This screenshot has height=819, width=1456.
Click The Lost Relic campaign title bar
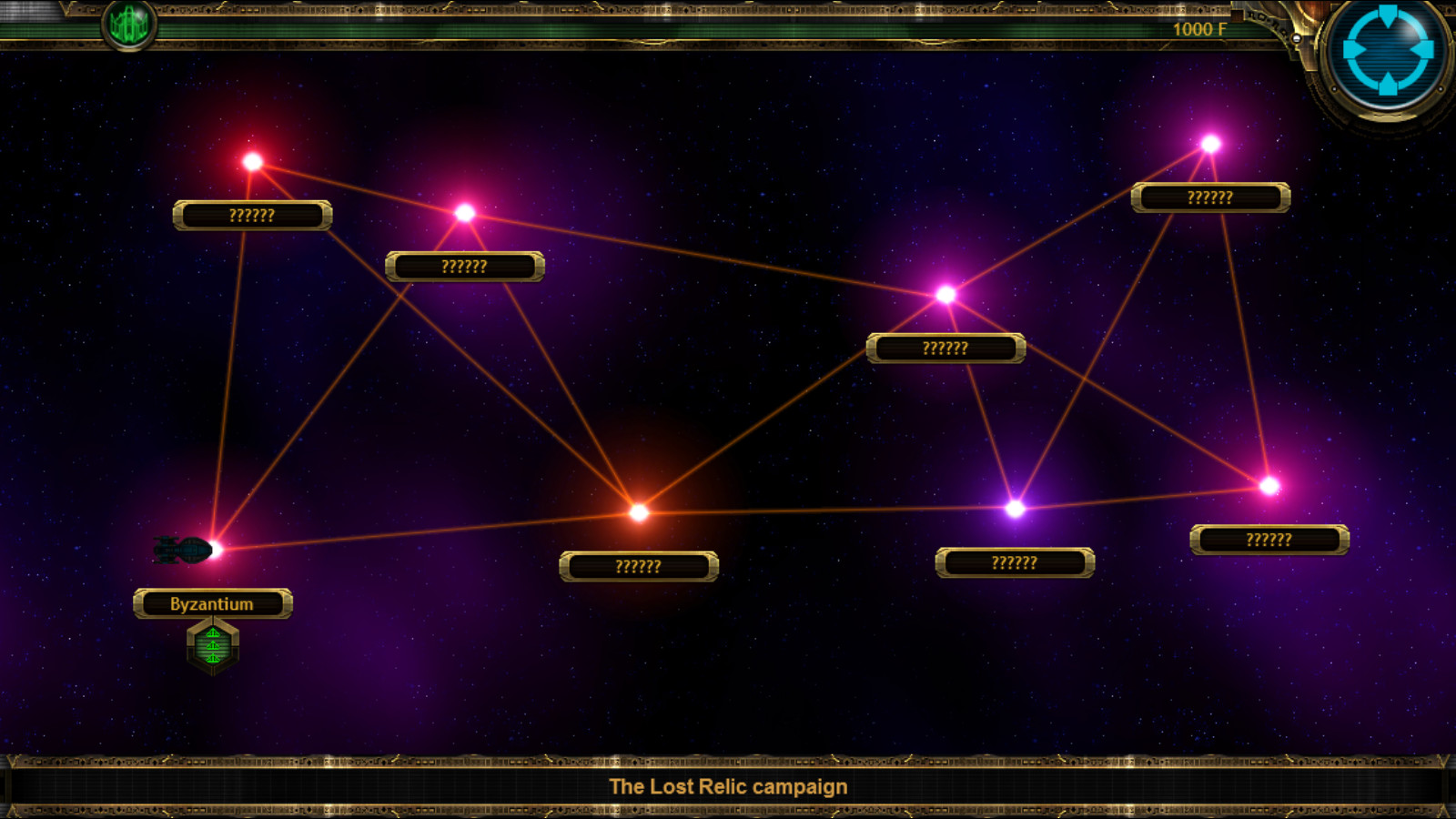(x=728, y=785)
